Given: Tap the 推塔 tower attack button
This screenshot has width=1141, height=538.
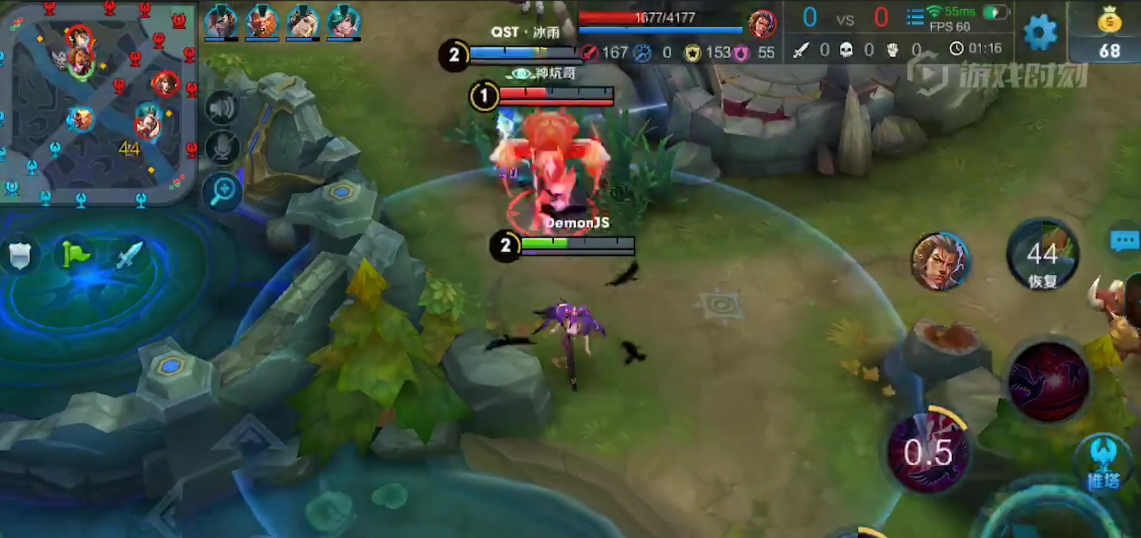Looking at the screenshot, I should pyautogui.click(x=1102, y=462).
